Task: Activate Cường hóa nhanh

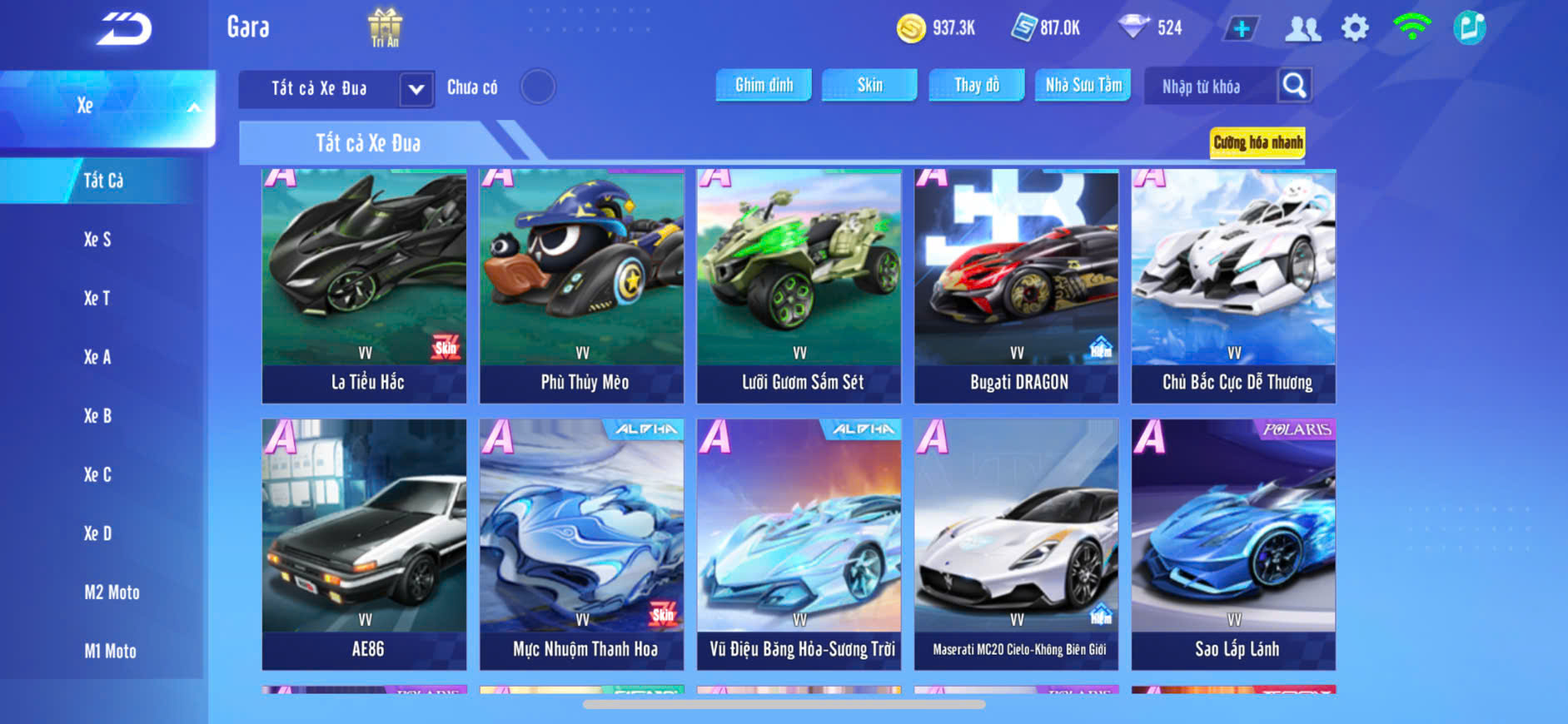Action: pyautogui.click(x=1257, y=142)
